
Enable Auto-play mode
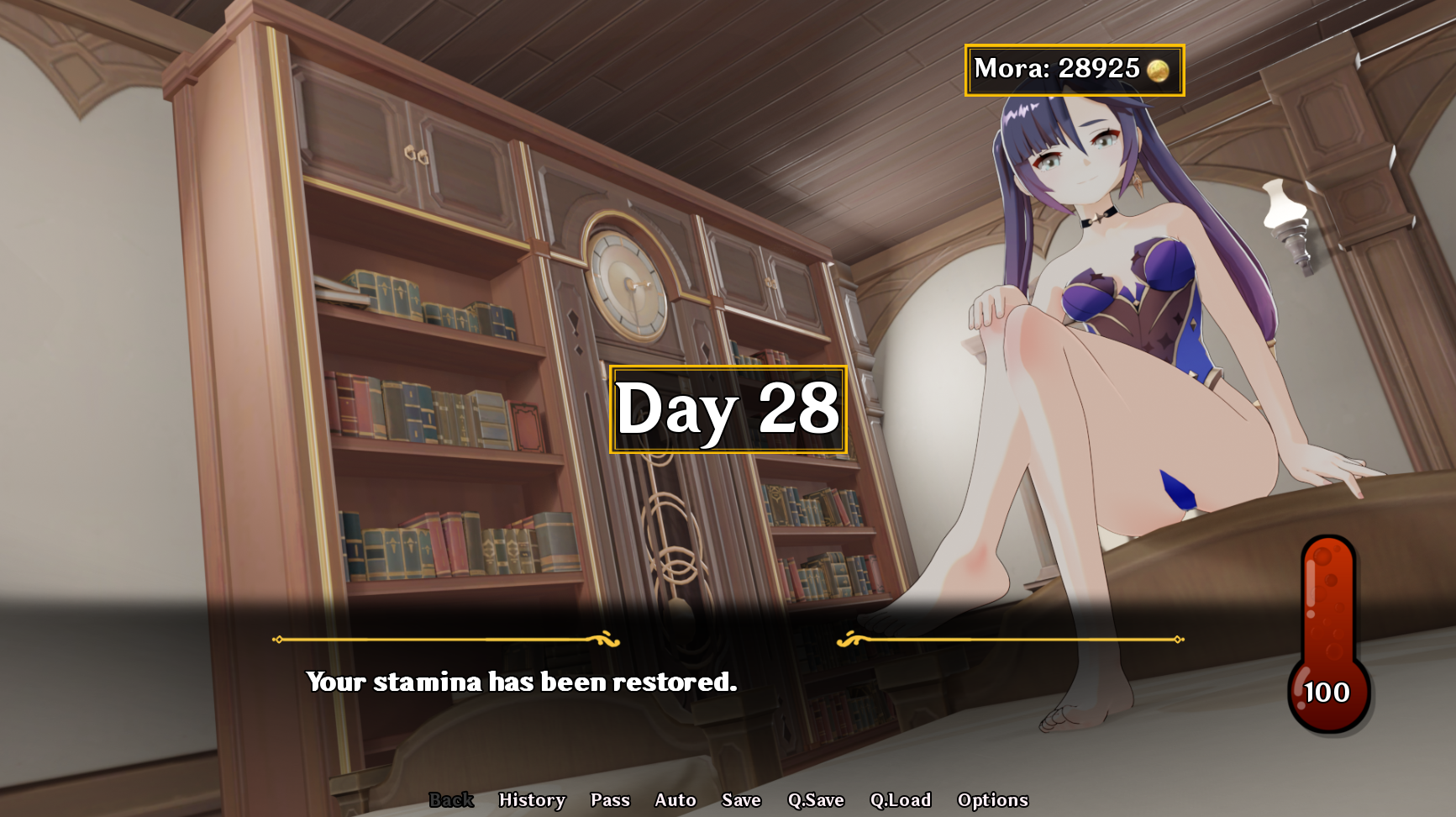[x=676, y=799]
